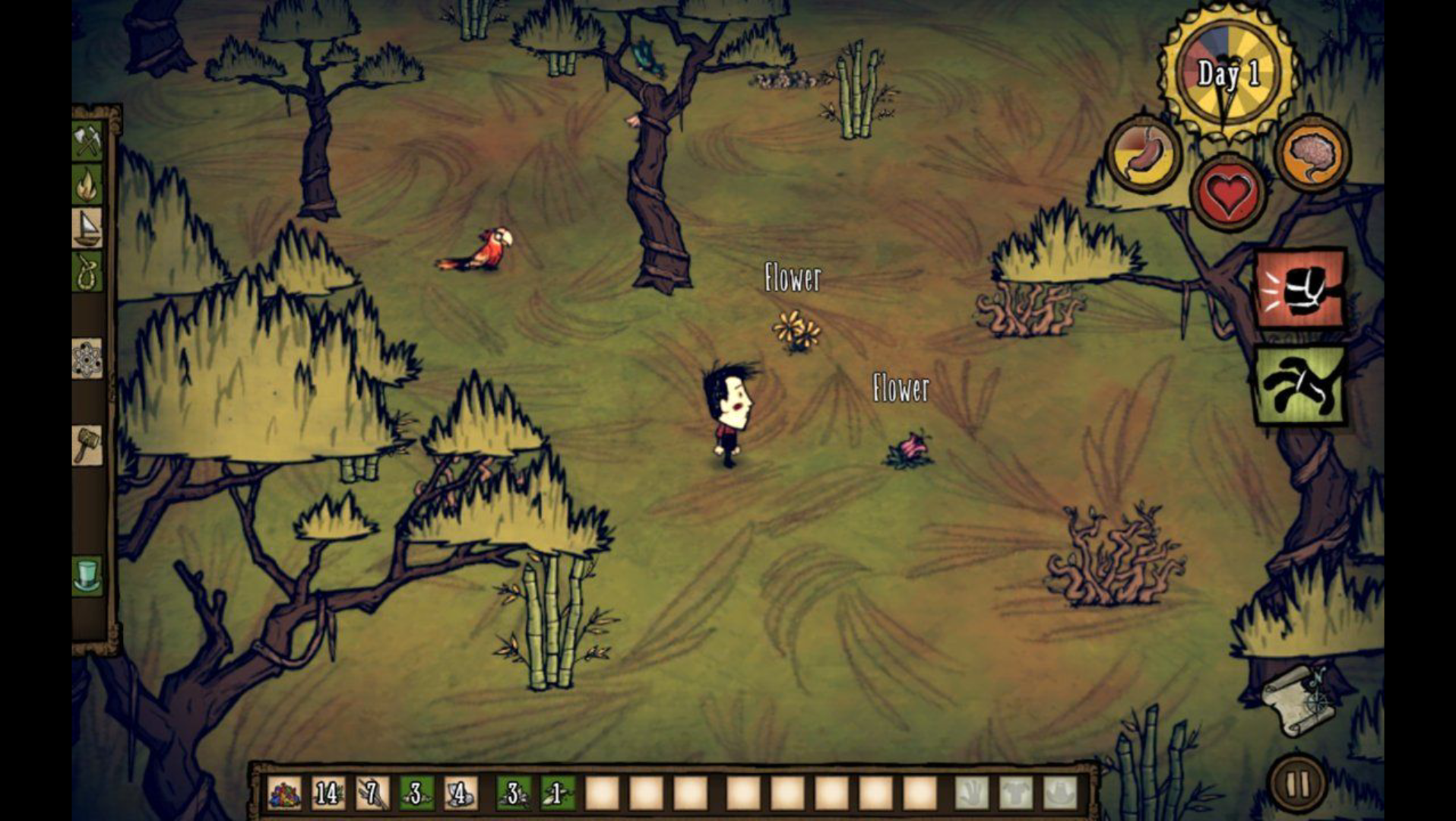Open the sailboat Nautical crafting tab

[x=87, y=227]
